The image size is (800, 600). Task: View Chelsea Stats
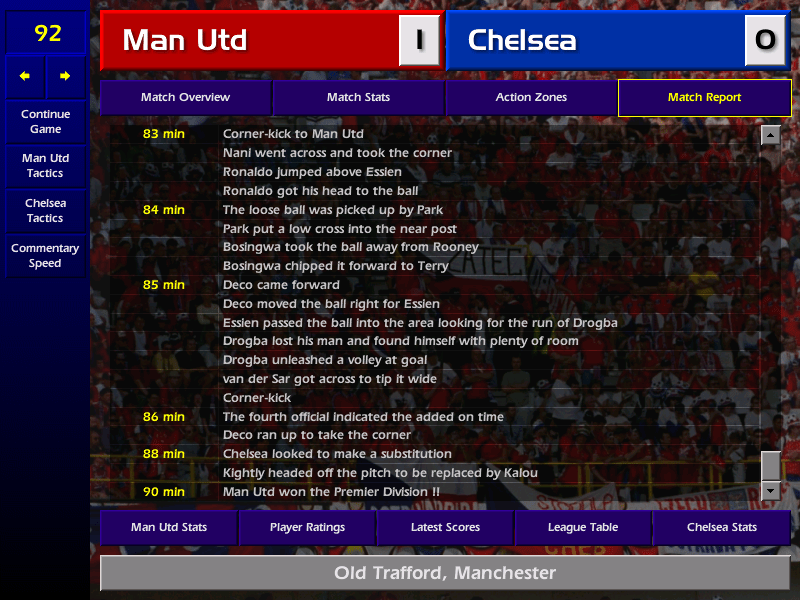721,527
